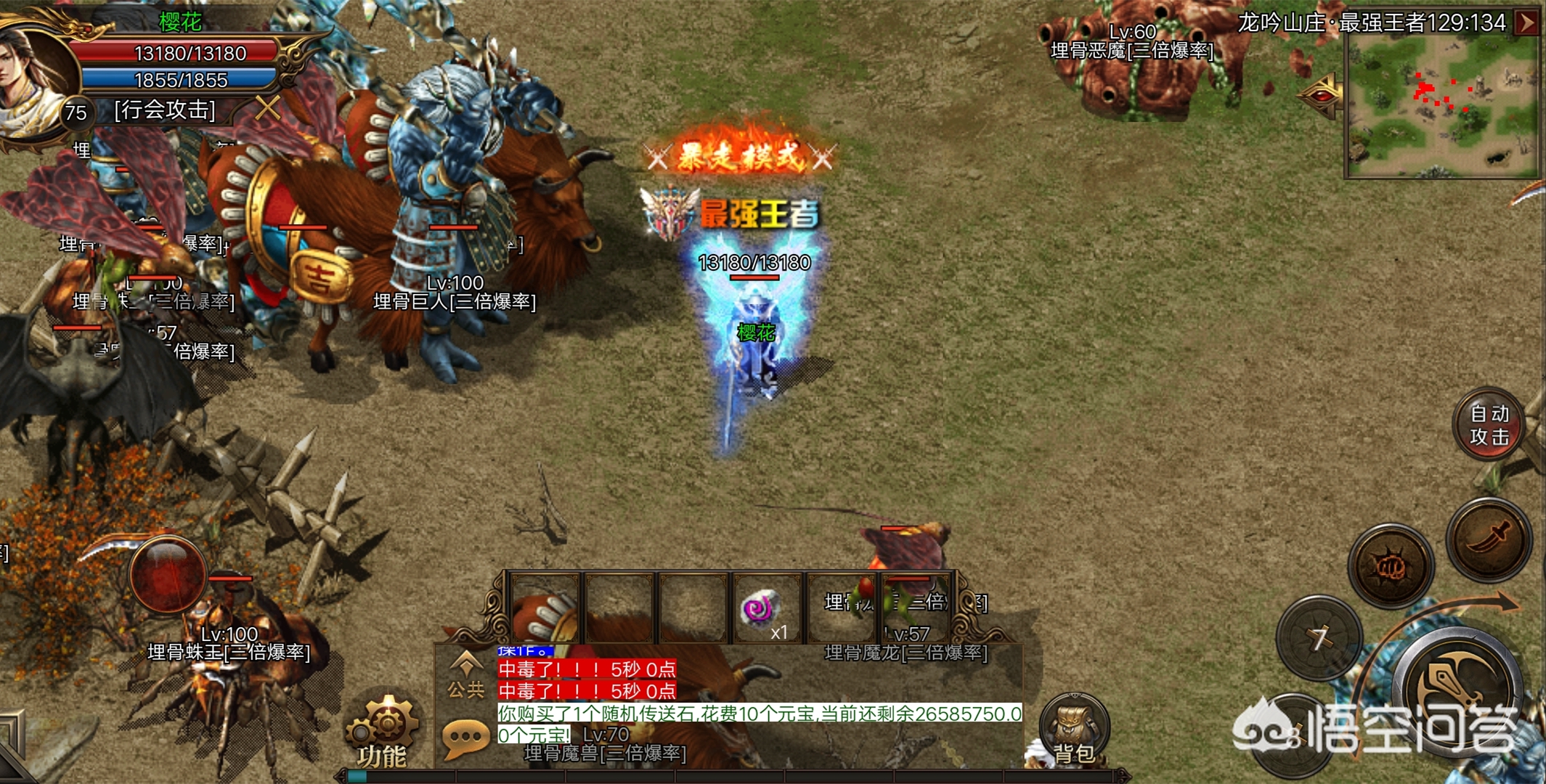The image size is (1546, 784).
Task: Change the 行会攻击 attack mode
Action: click(165, 110)
